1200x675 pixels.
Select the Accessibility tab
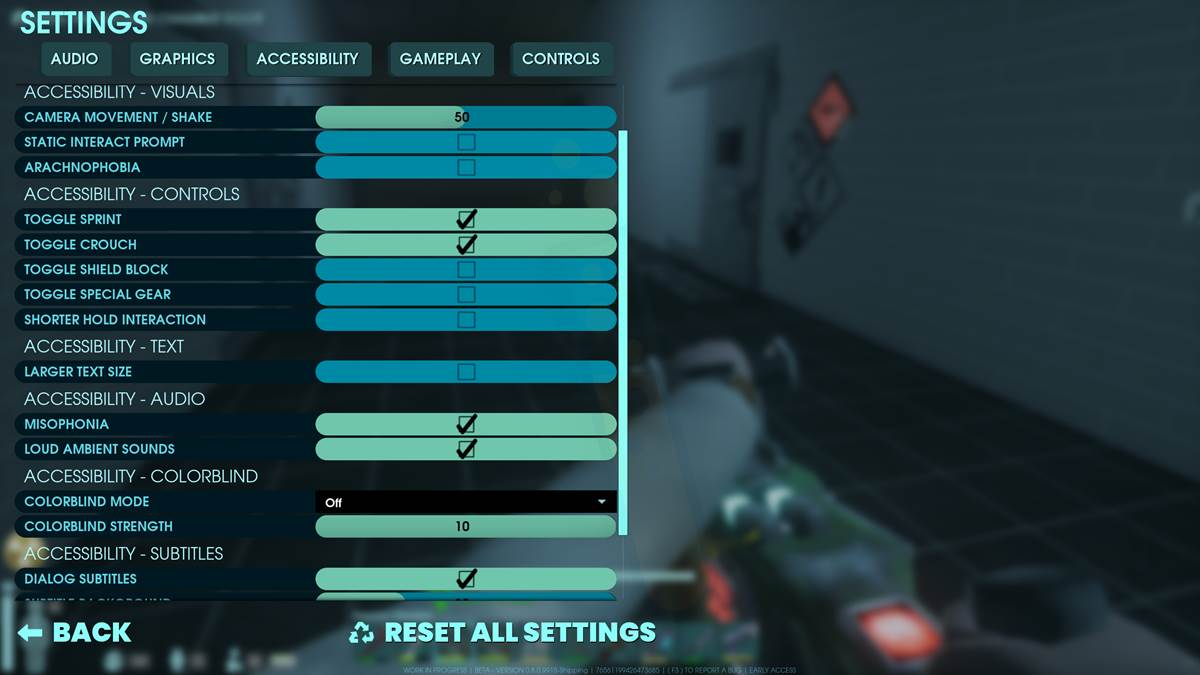(x=307, y=59)
